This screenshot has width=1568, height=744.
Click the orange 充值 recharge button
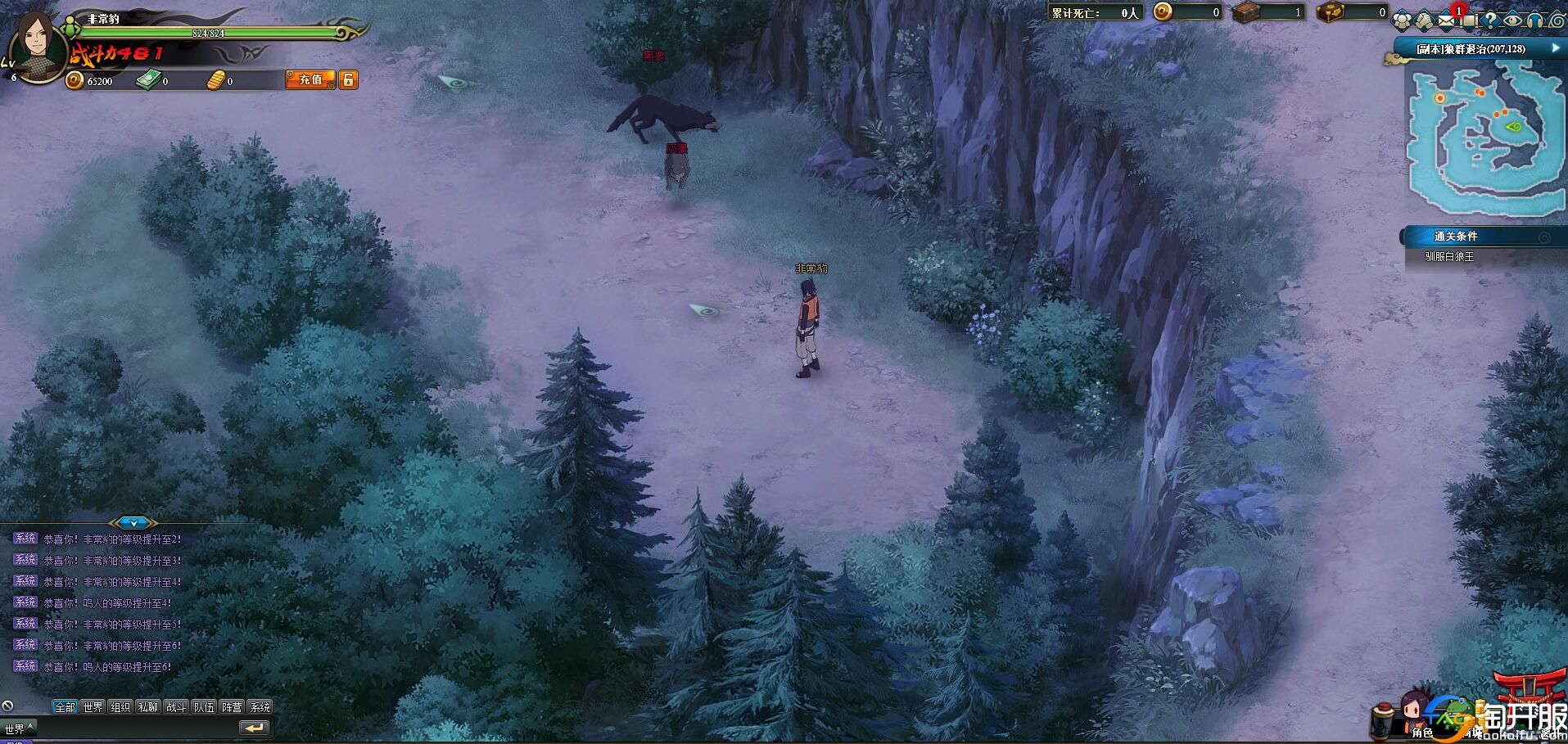point(310,79)
